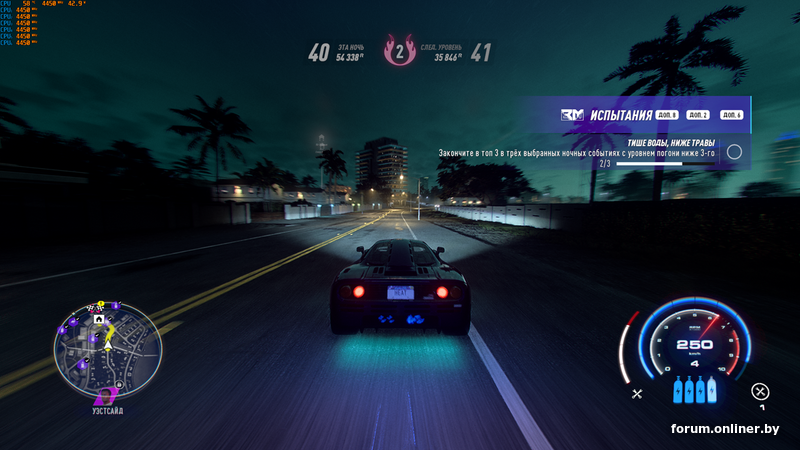Click the heat level 2 badge
Viewport: 800px width, 450px height.
pos(401,53)
